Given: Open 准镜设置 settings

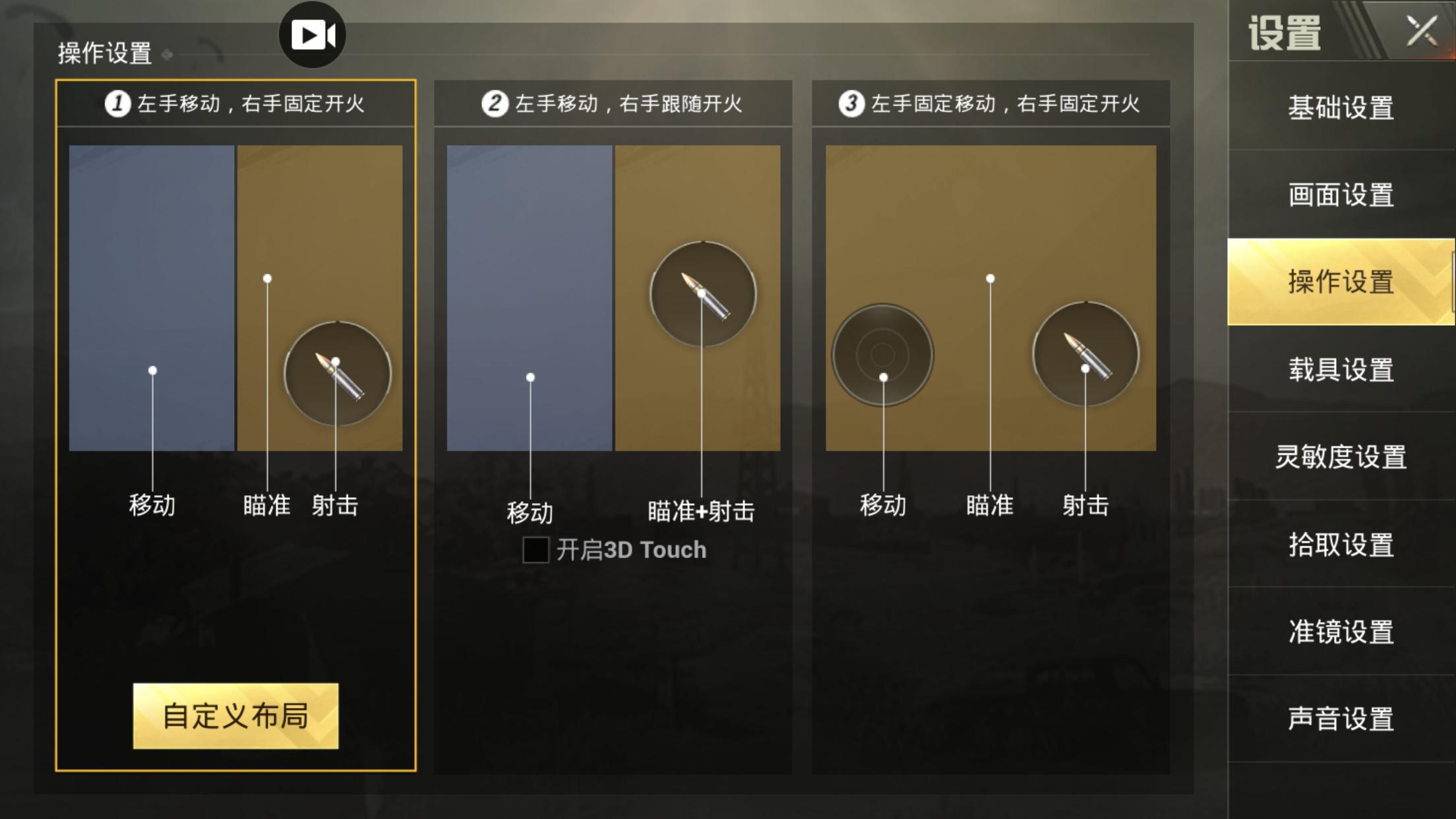Looking at the screenshot, I should click(x=1342, y=632).
